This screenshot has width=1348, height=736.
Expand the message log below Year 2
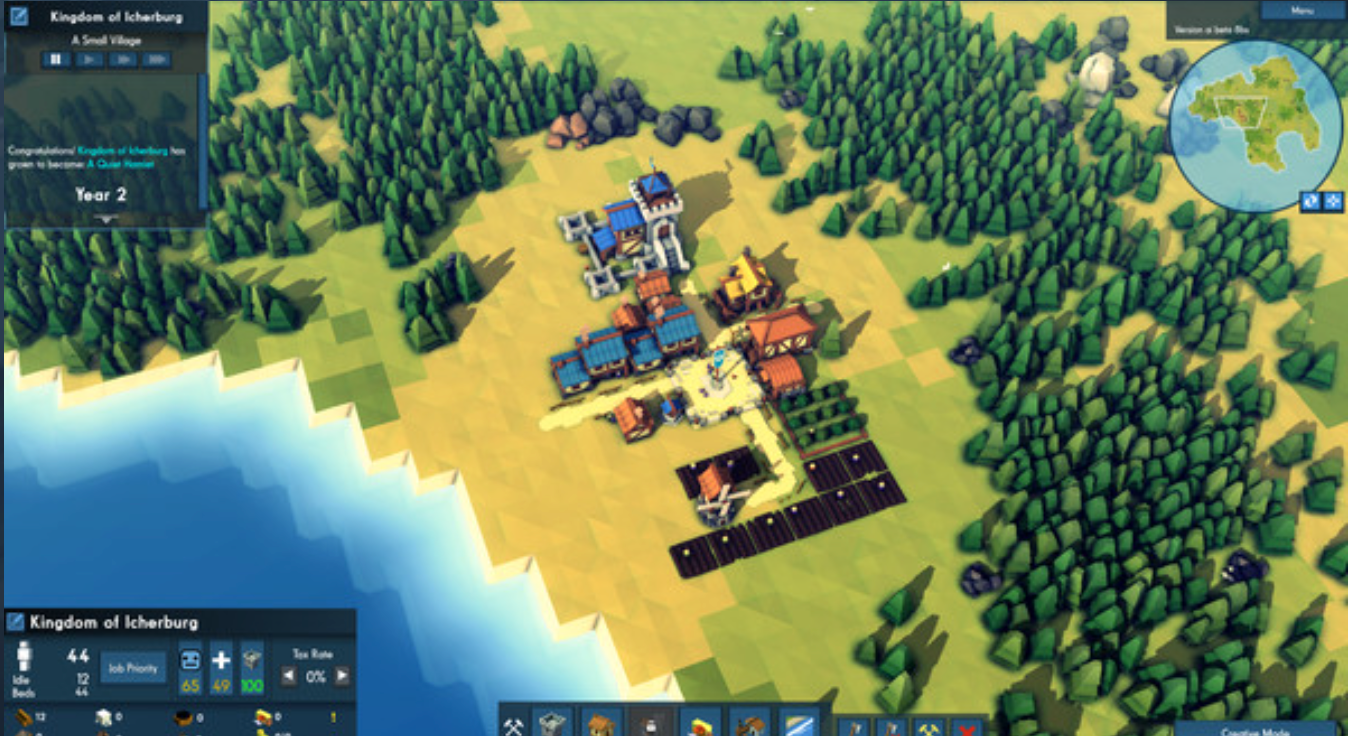click(x=105, y=217)
